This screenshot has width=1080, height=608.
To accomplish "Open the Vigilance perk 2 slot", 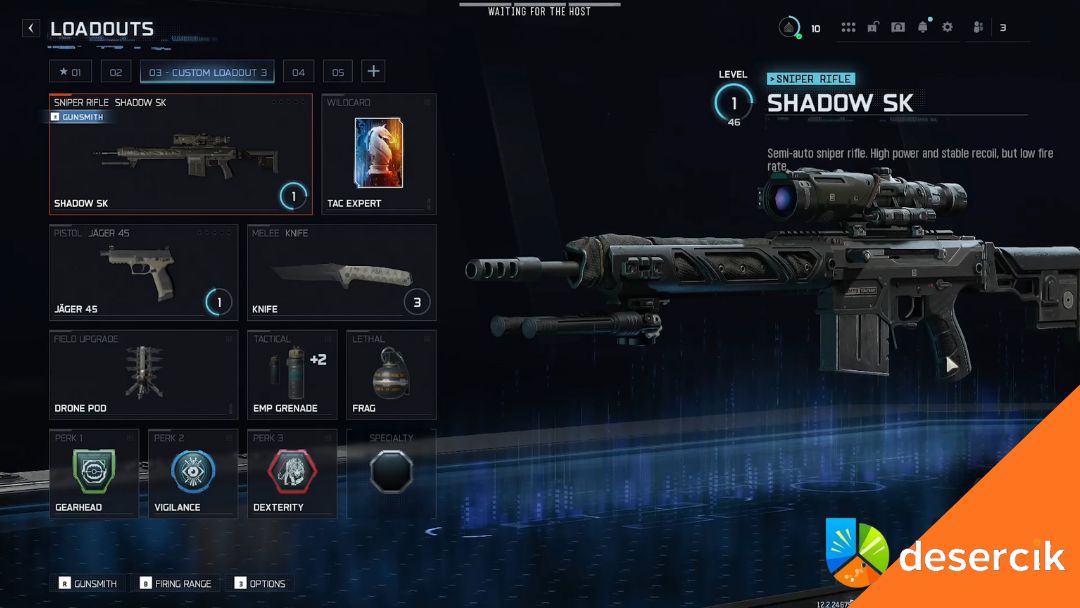I will point(193,473).
